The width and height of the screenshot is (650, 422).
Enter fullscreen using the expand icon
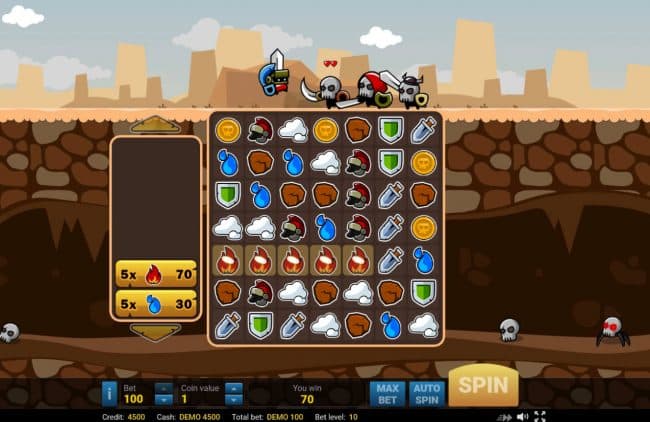(x=540, y=416)
